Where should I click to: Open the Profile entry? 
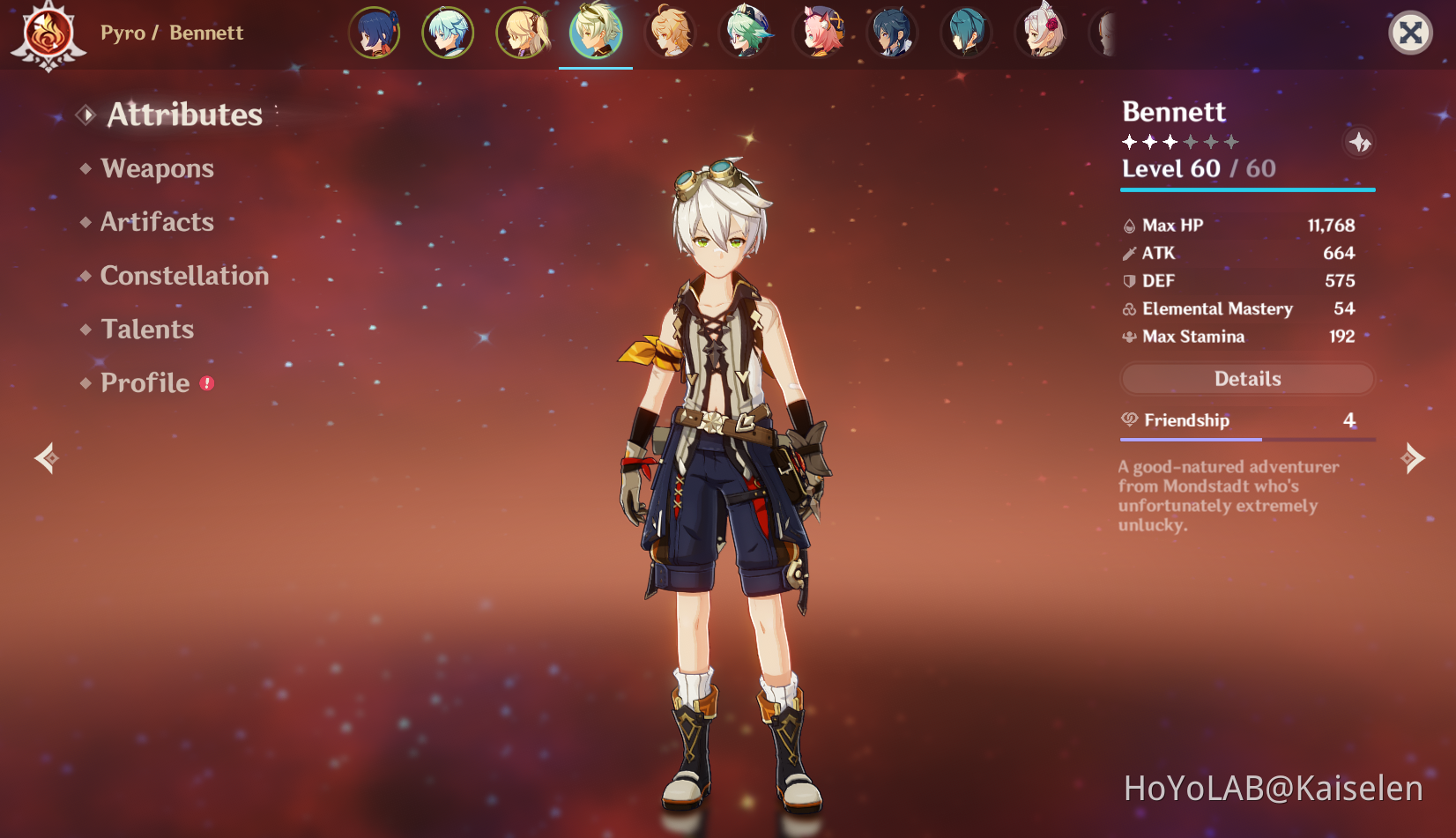pyautogui.click(x=145, y=383)
